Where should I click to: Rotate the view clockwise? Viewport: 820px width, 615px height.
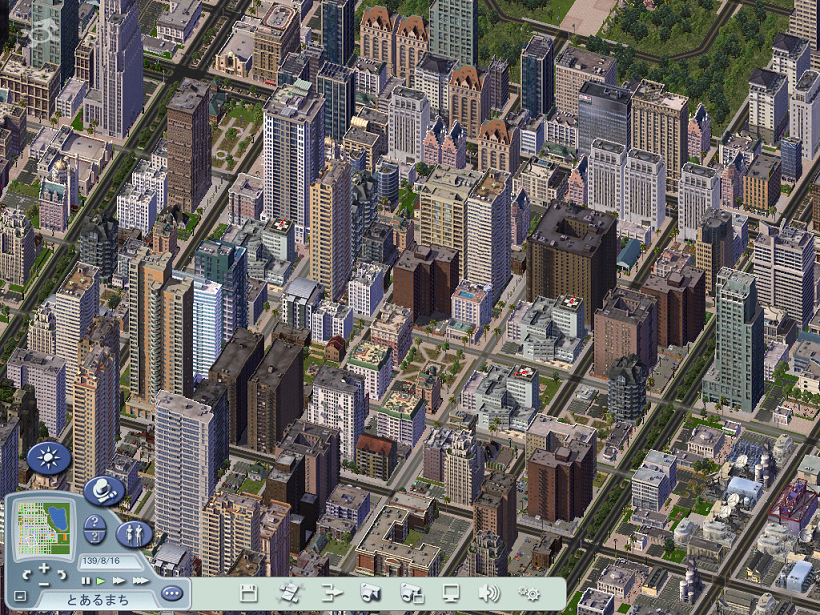[62, 575]
